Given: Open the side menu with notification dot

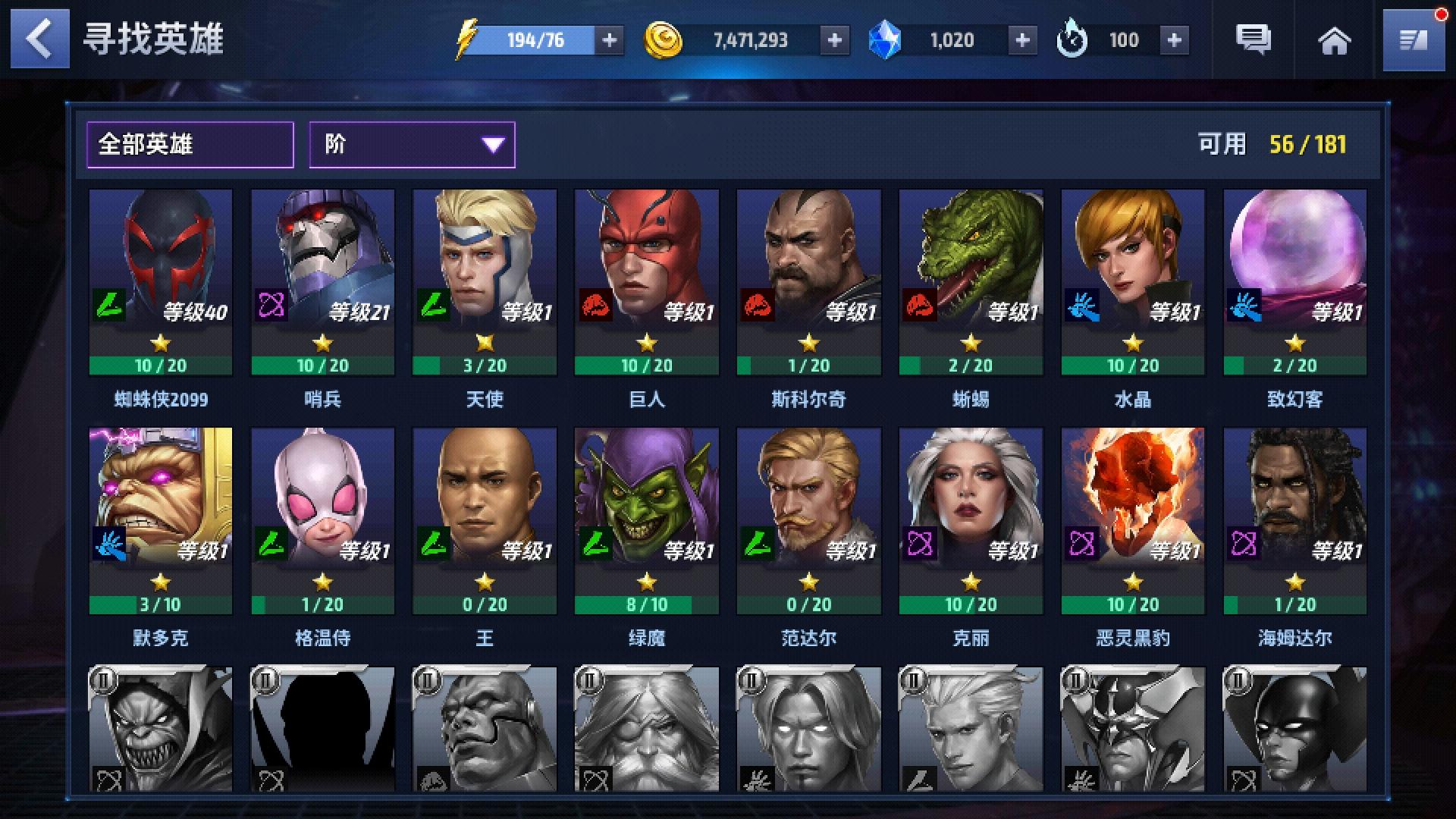Looking at the screenshot, I should tap(1413, 40).
